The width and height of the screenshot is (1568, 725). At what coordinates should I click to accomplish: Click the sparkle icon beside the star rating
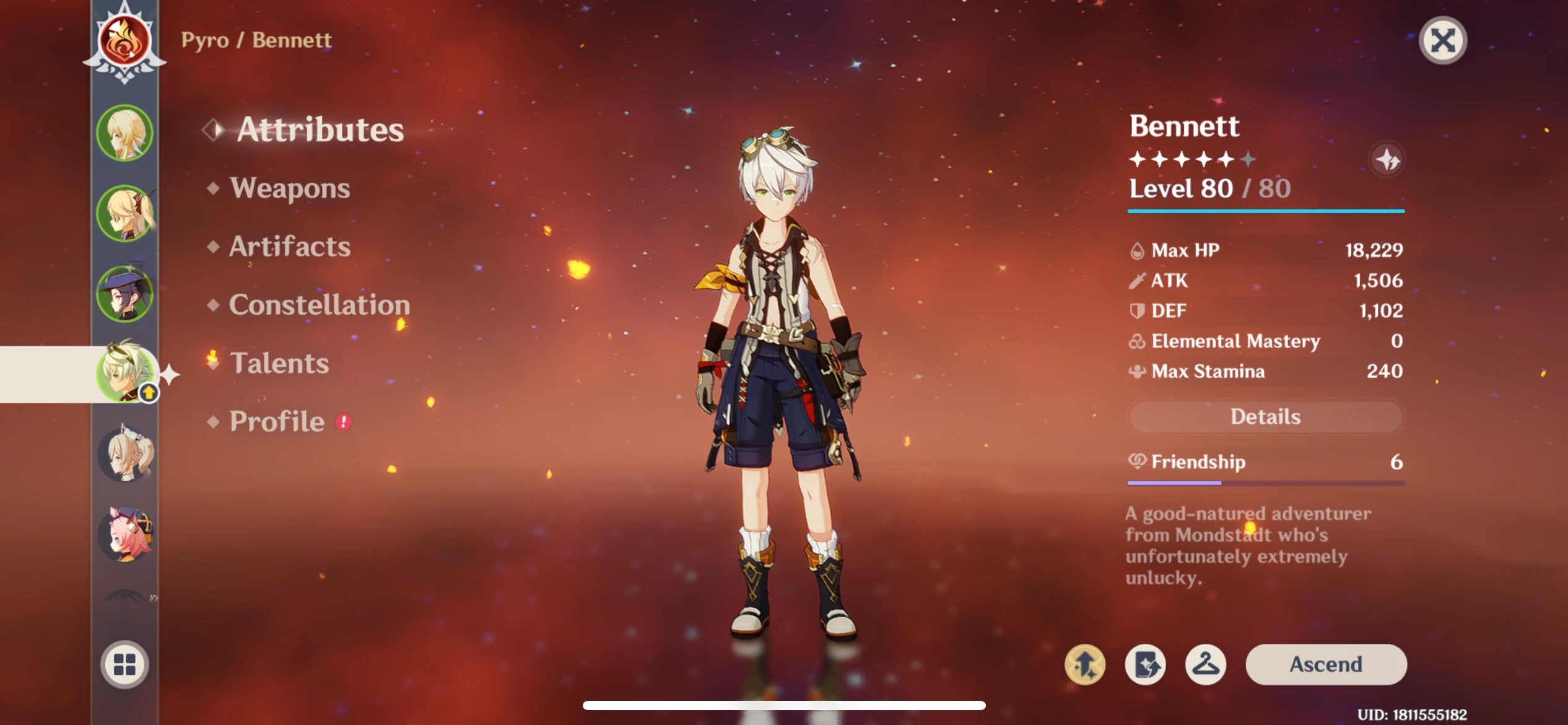click(1387, 160)
